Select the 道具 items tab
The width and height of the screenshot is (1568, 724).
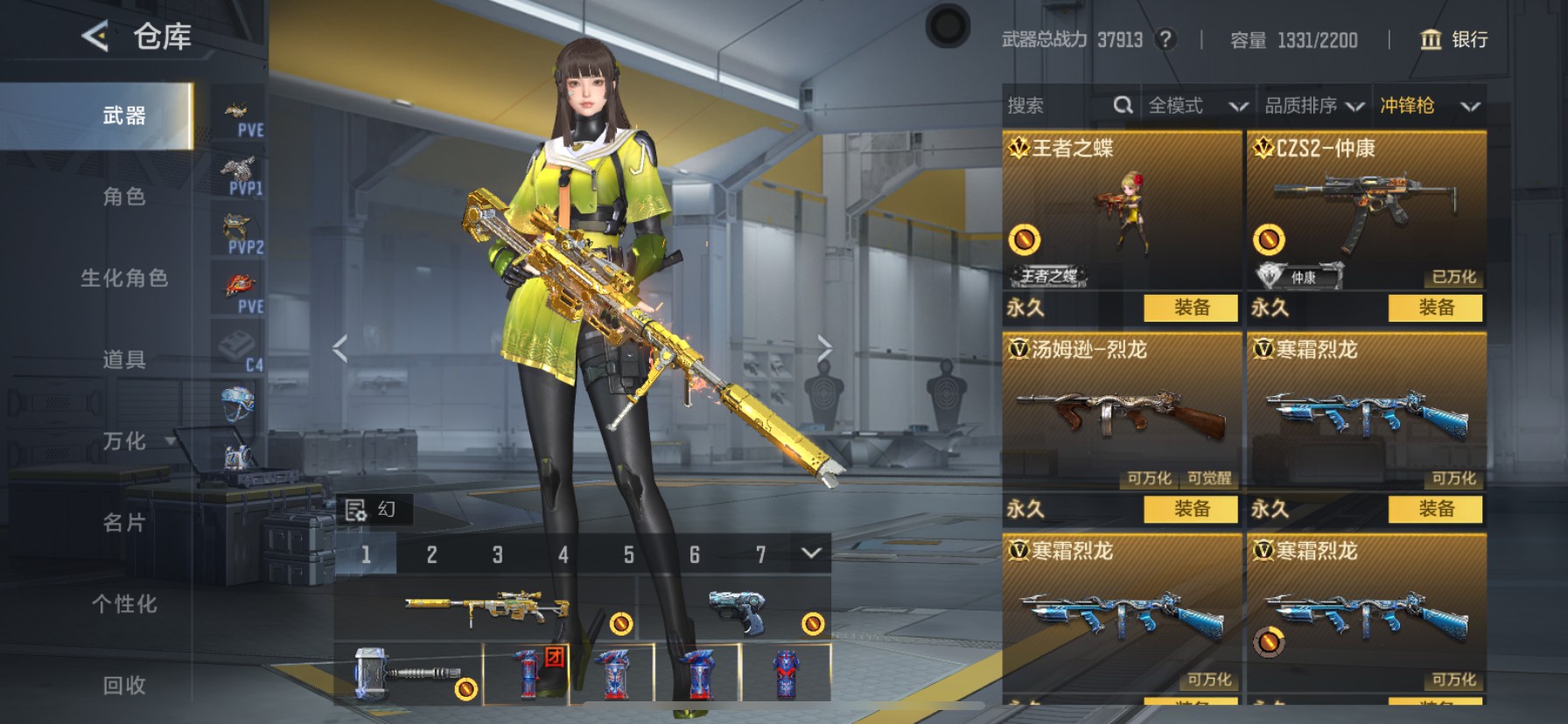coord(124,359)
